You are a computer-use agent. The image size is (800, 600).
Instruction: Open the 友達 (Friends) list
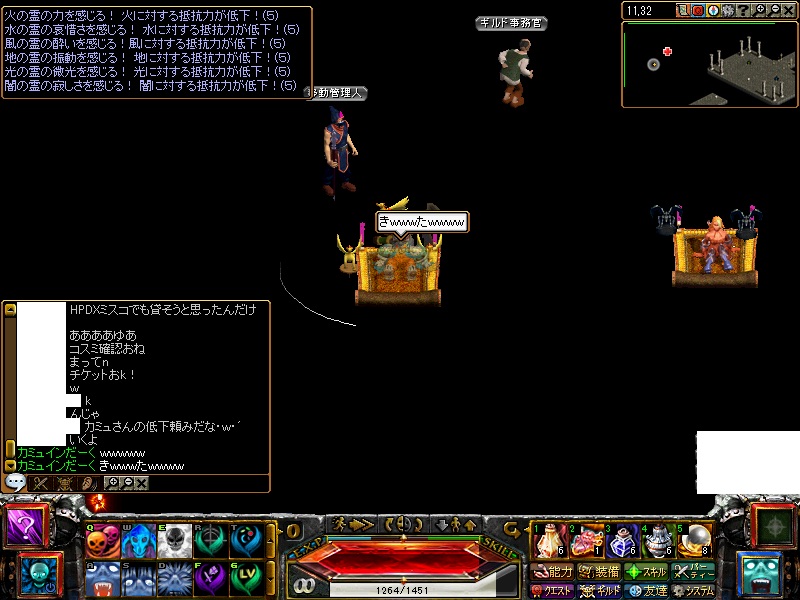[647, 591]
